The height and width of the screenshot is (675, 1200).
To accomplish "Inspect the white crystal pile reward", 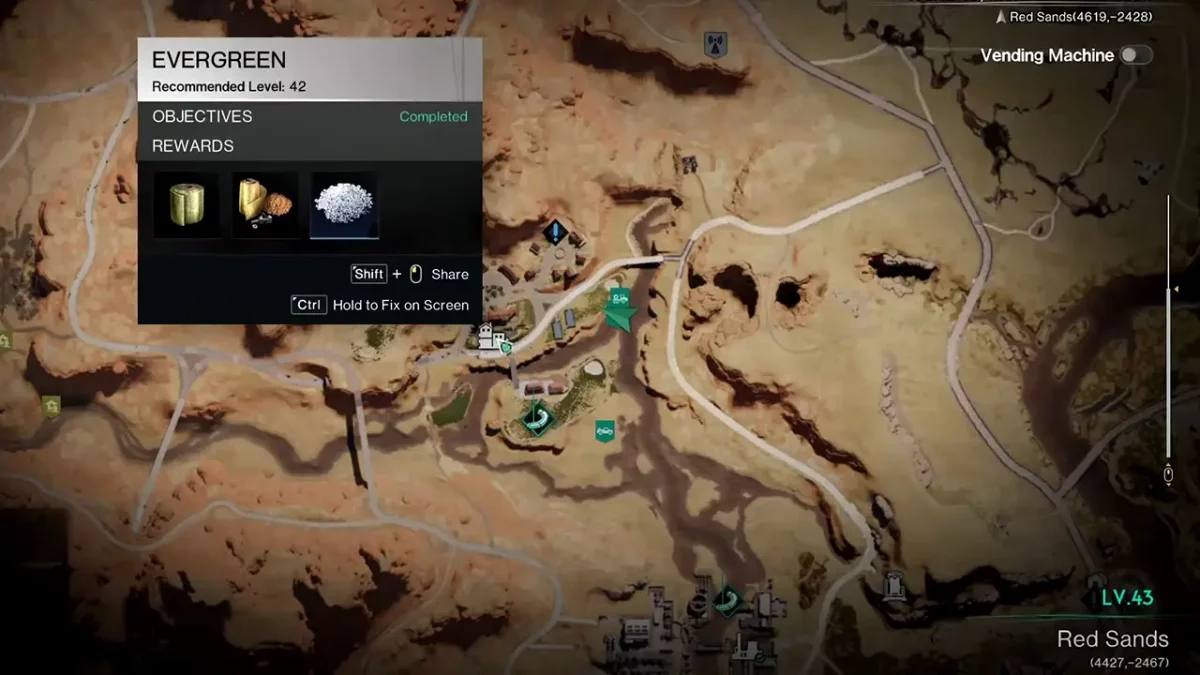I will [345, 205].
